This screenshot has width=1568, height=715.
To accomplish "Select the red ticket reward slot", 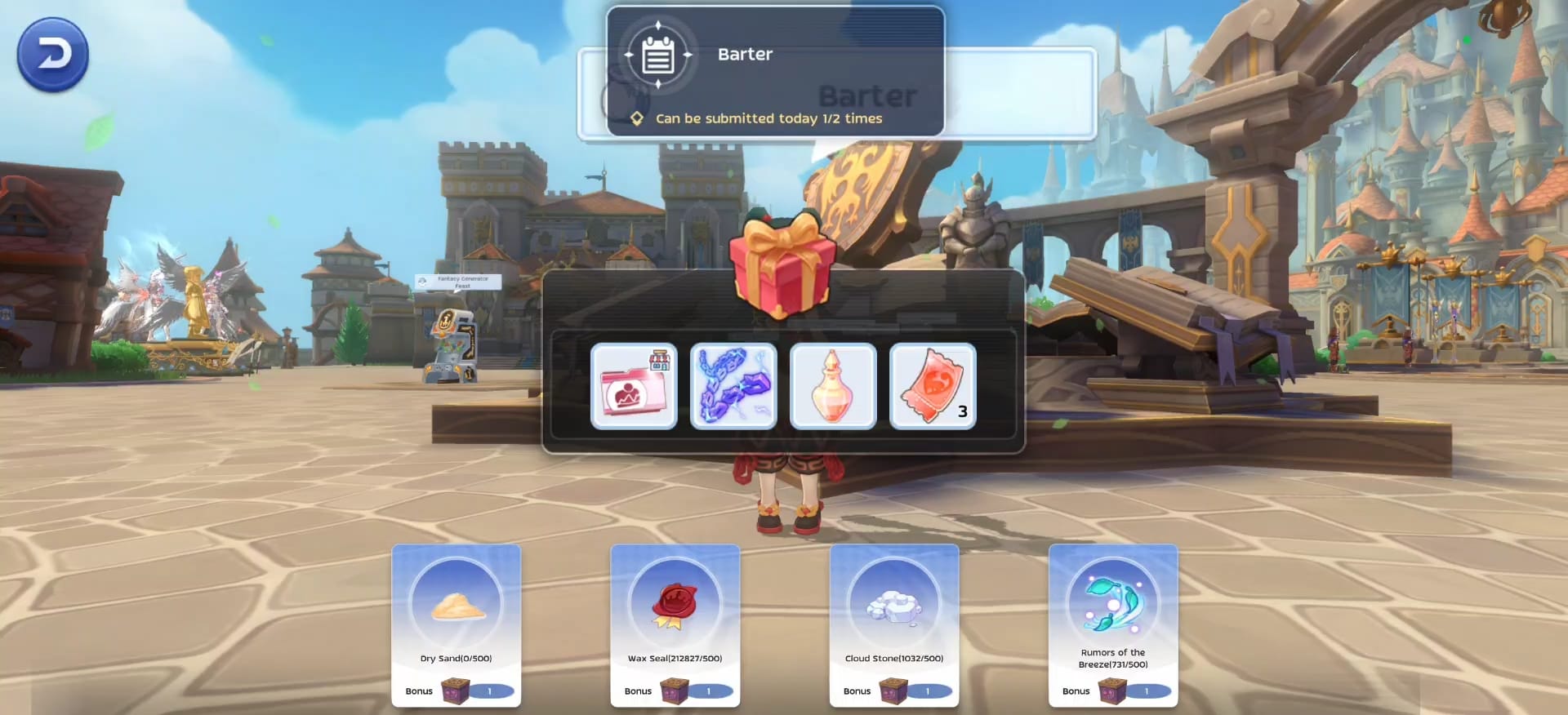I will click(x=933, y=386).
